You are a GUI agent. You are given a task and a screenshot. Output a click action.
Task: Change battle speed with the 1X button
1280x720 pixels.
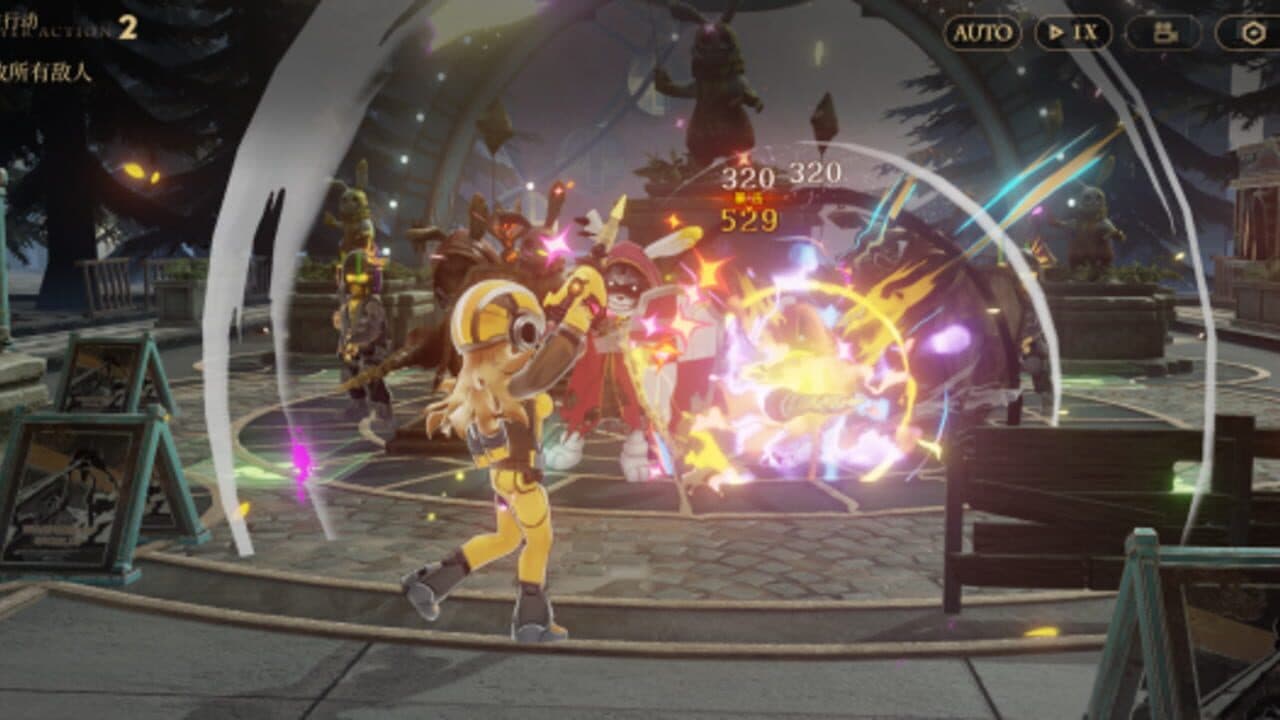click(1073, 33)
